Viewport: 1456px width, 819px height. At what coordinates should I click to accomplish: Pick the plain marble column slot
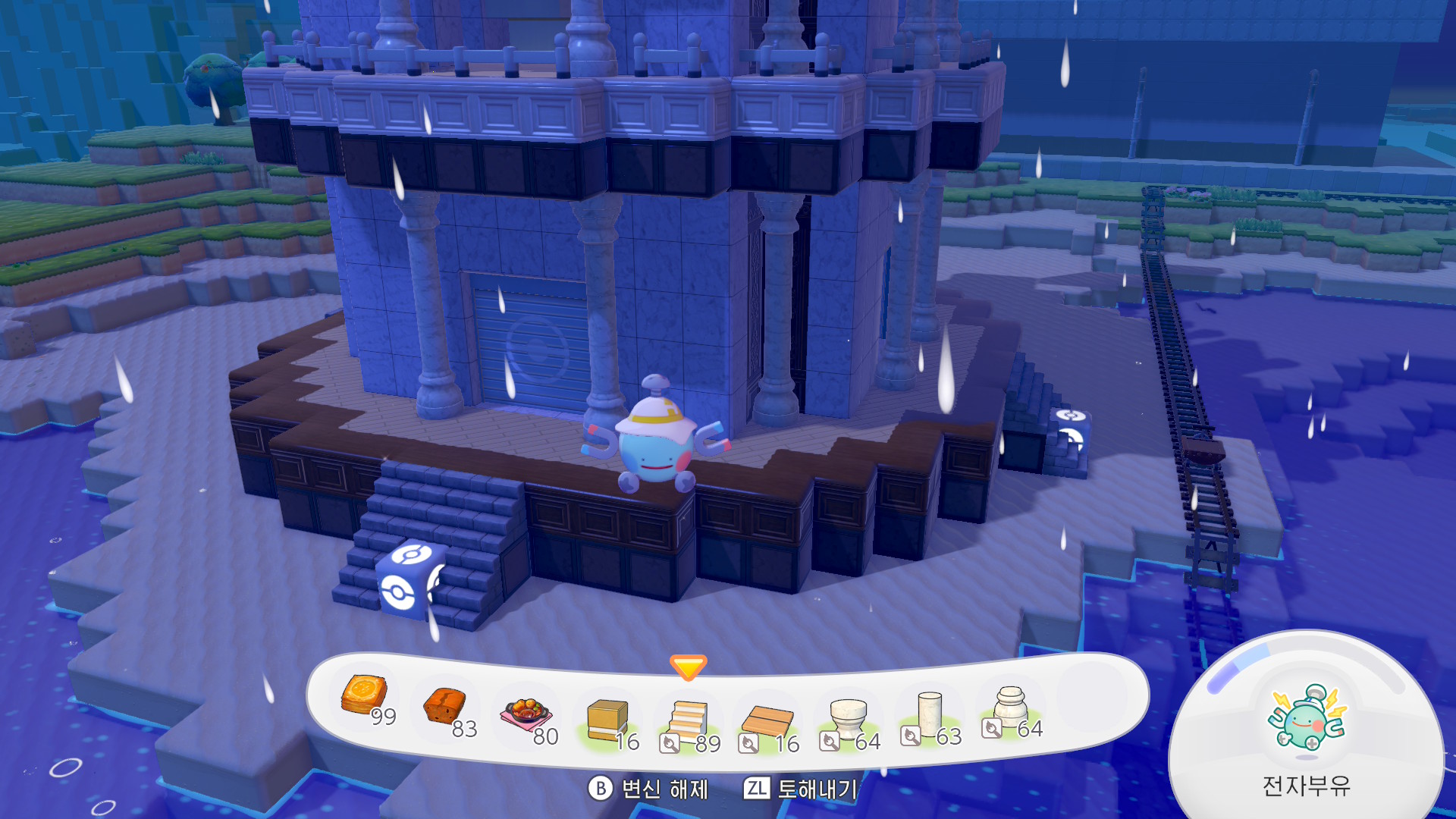click(929, 713)
